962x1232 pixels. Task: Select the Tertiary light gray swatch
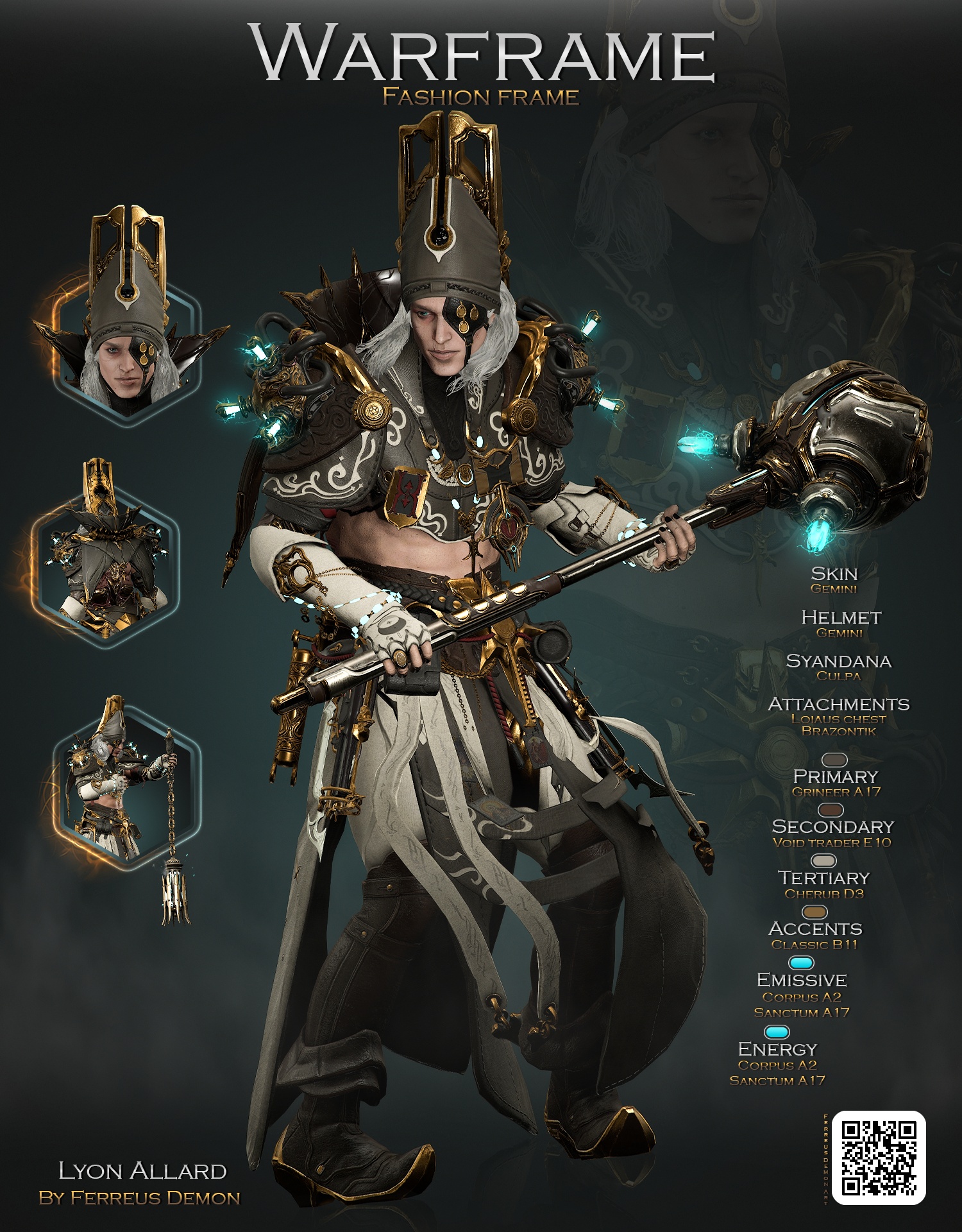(x=824, y=860)
